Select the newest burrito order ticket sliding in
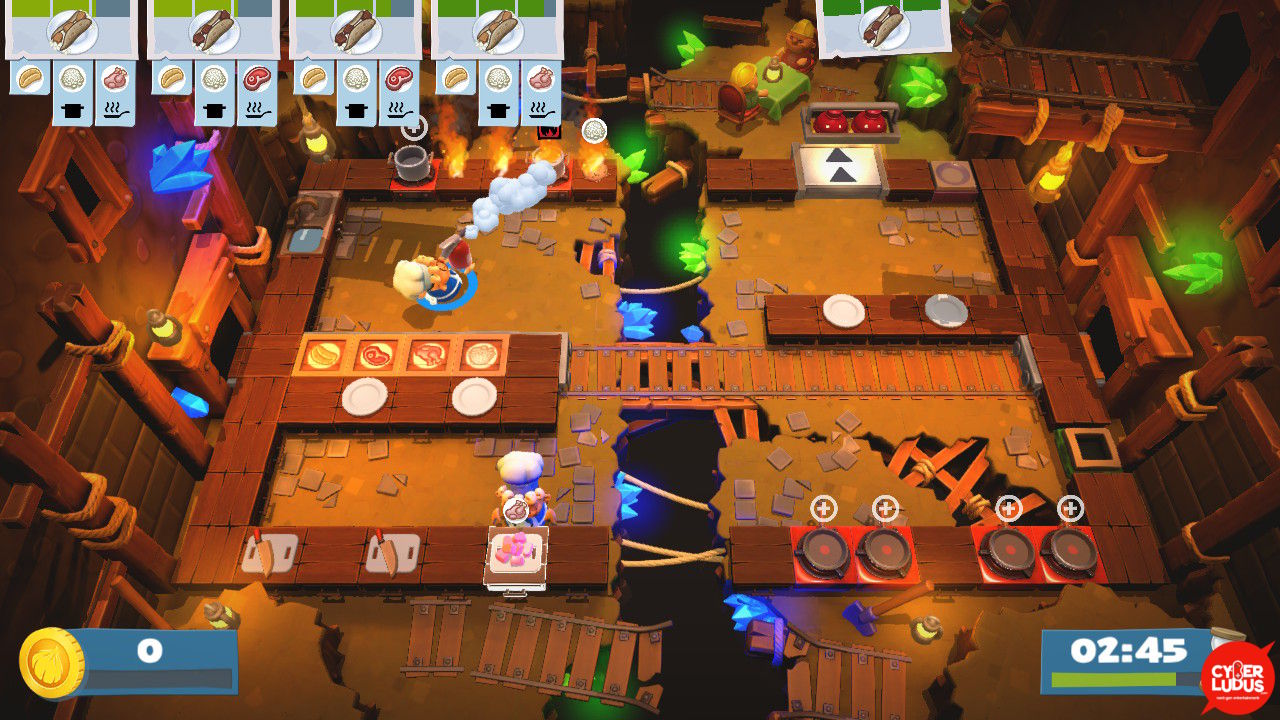Viewport: 1280px width, 720px height. (883, 27)
